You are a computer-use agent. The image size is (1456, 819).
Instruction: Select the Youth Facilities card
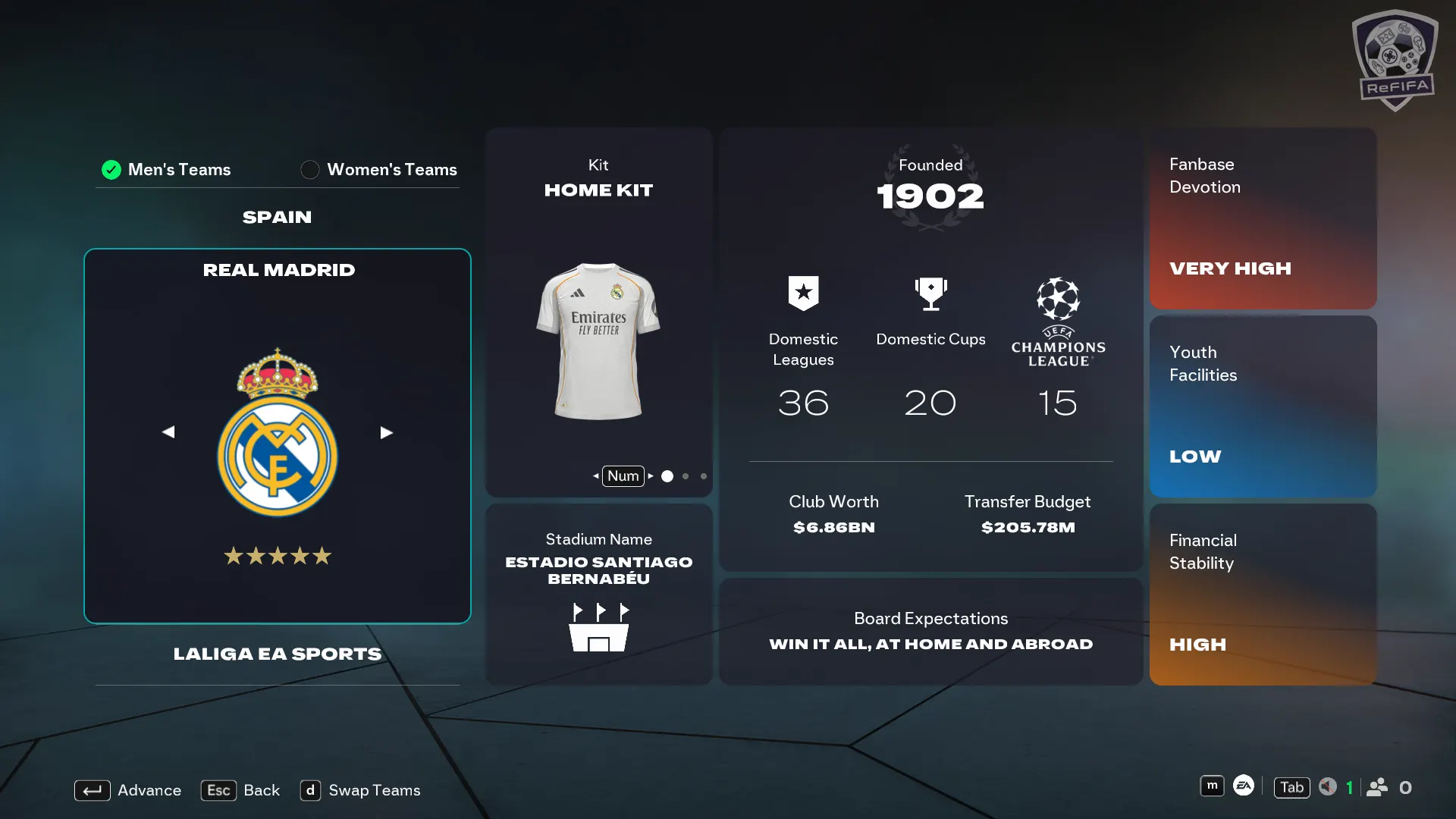1263,406
